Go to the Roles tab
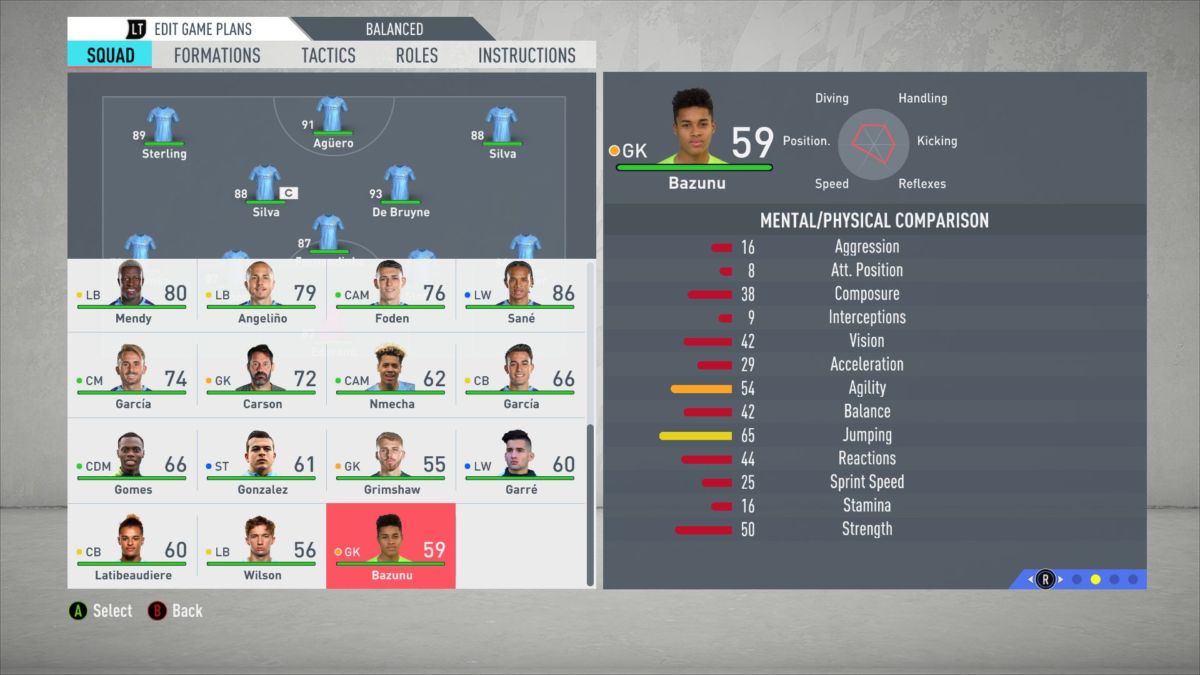 click(x=416, y=55)
